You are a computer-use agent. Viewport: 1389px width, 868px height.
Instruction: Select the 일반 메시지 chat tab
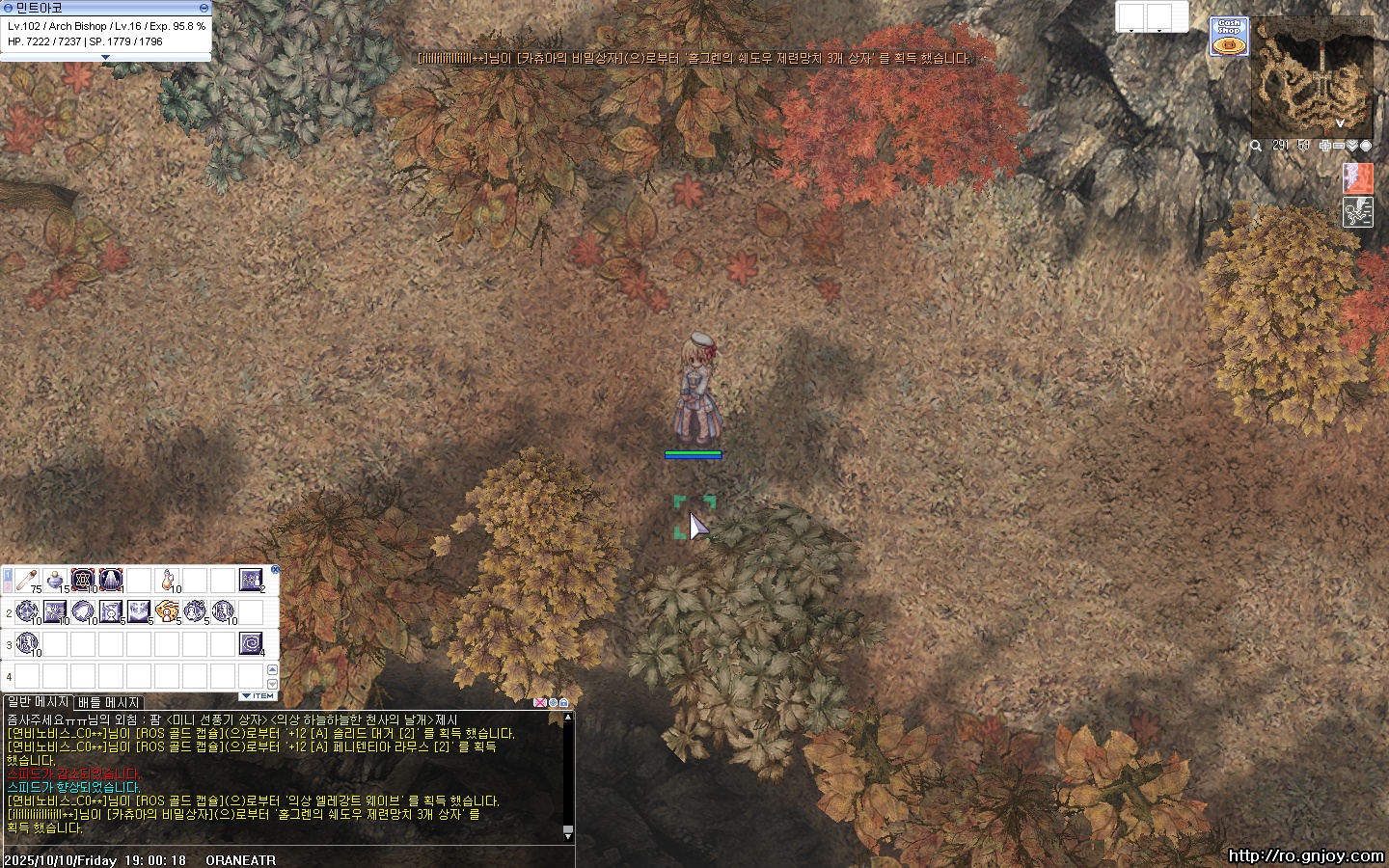click(x=39, y=702)
